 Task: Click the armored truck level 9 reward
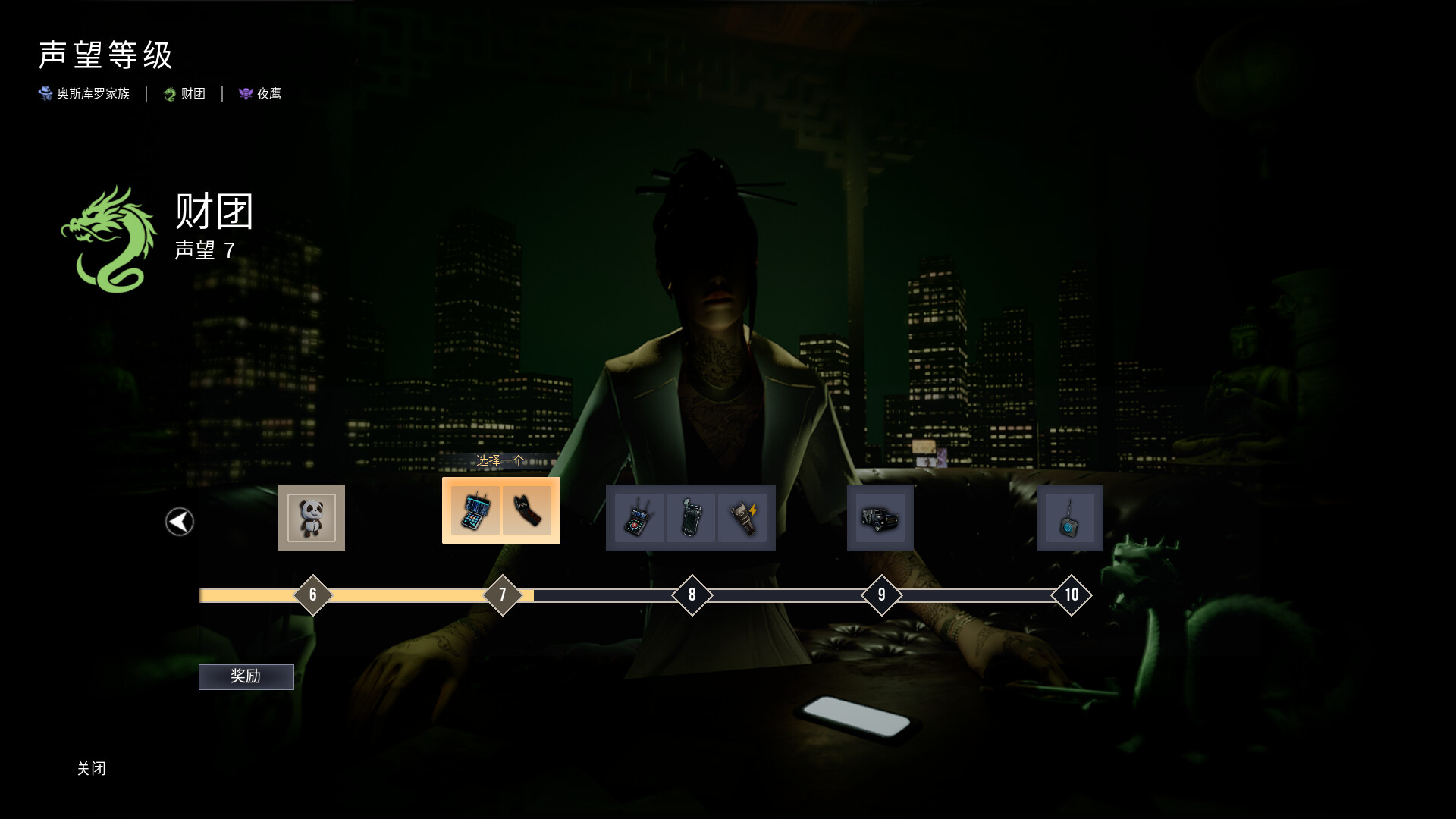[880, 518]
